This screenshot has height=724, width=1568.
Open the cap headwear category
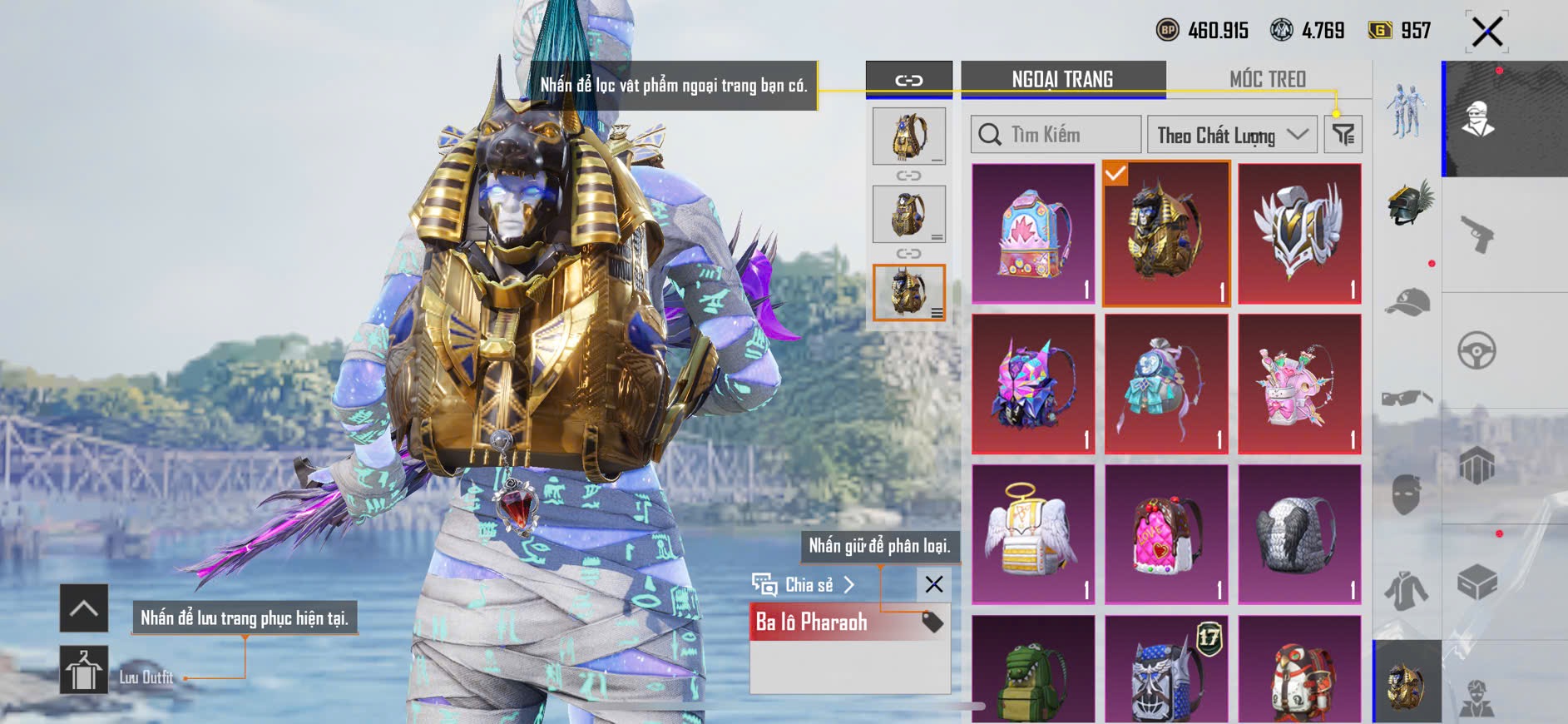[1407, 302]
